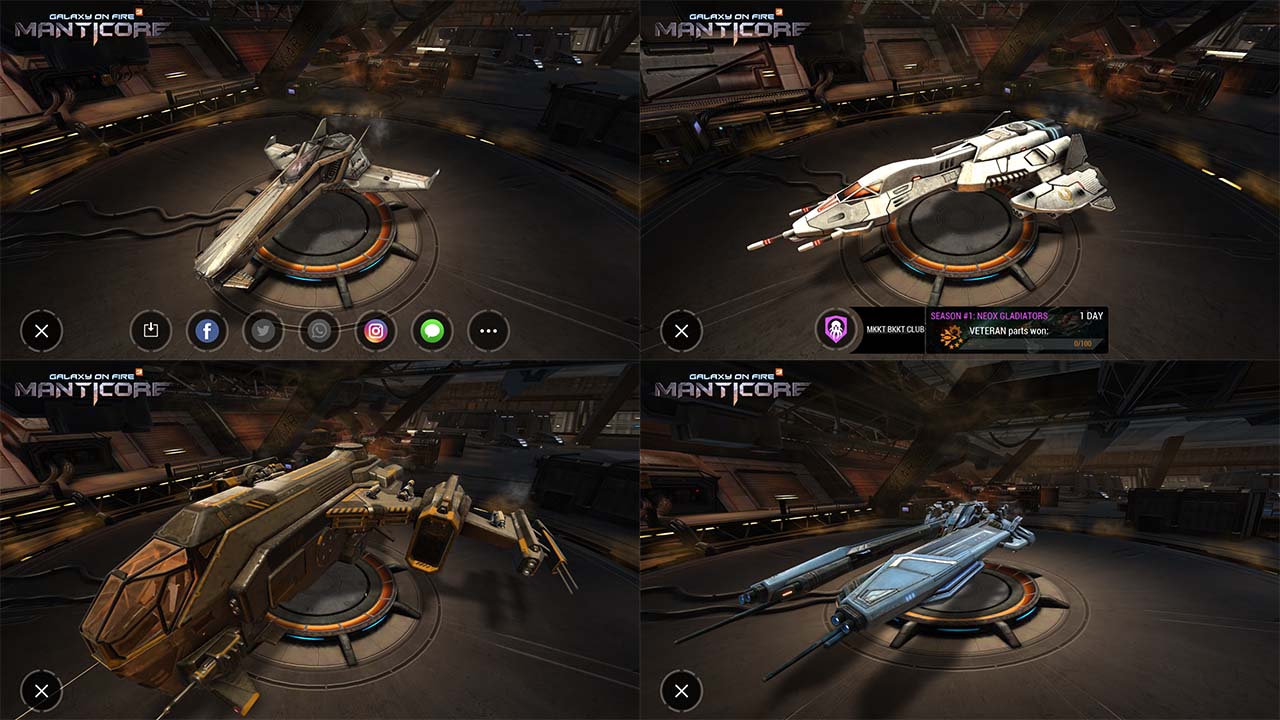The image size is (1280, 720).
Task: Save the ship image with the download icon
Action: pyautogui.click(x=151, y=331)
